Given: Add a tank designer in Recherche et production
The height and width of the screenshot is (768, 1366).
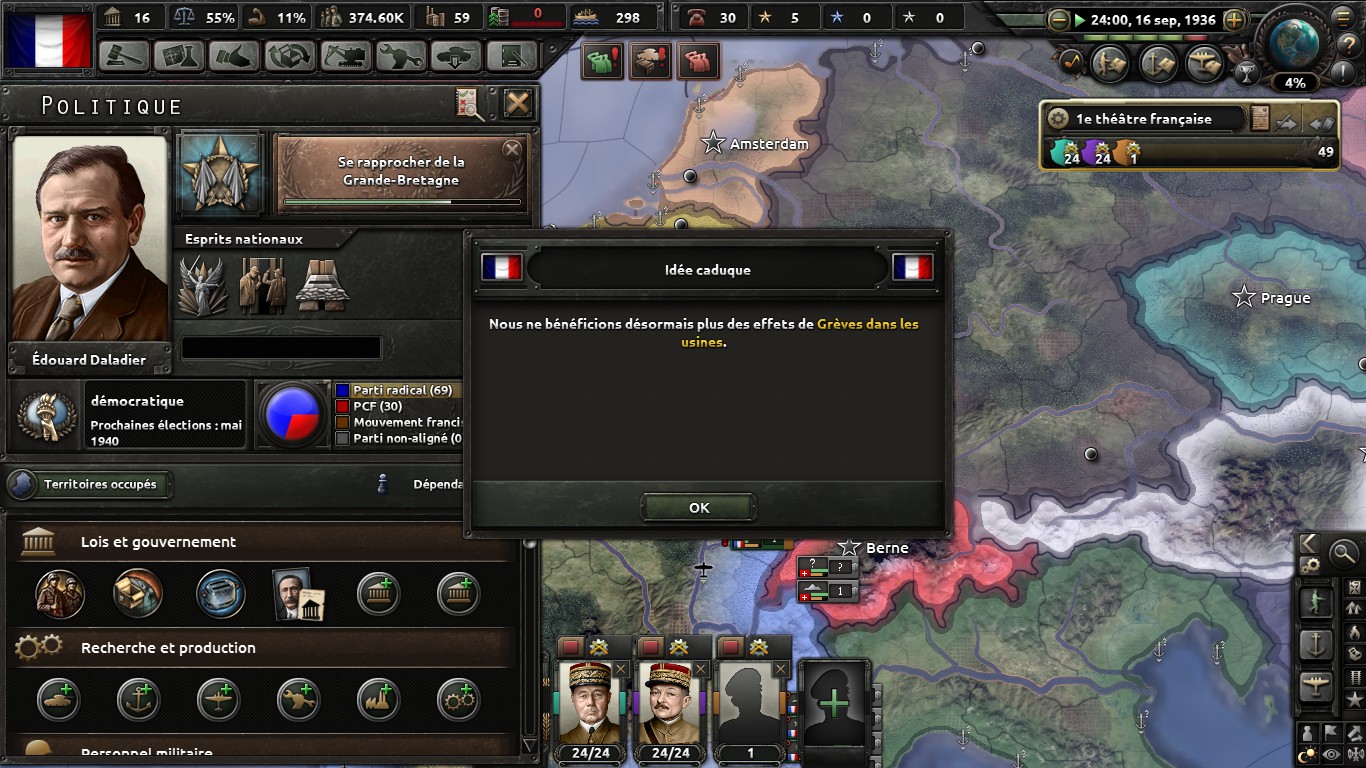Looking at the screenshot, I should 60,699.
